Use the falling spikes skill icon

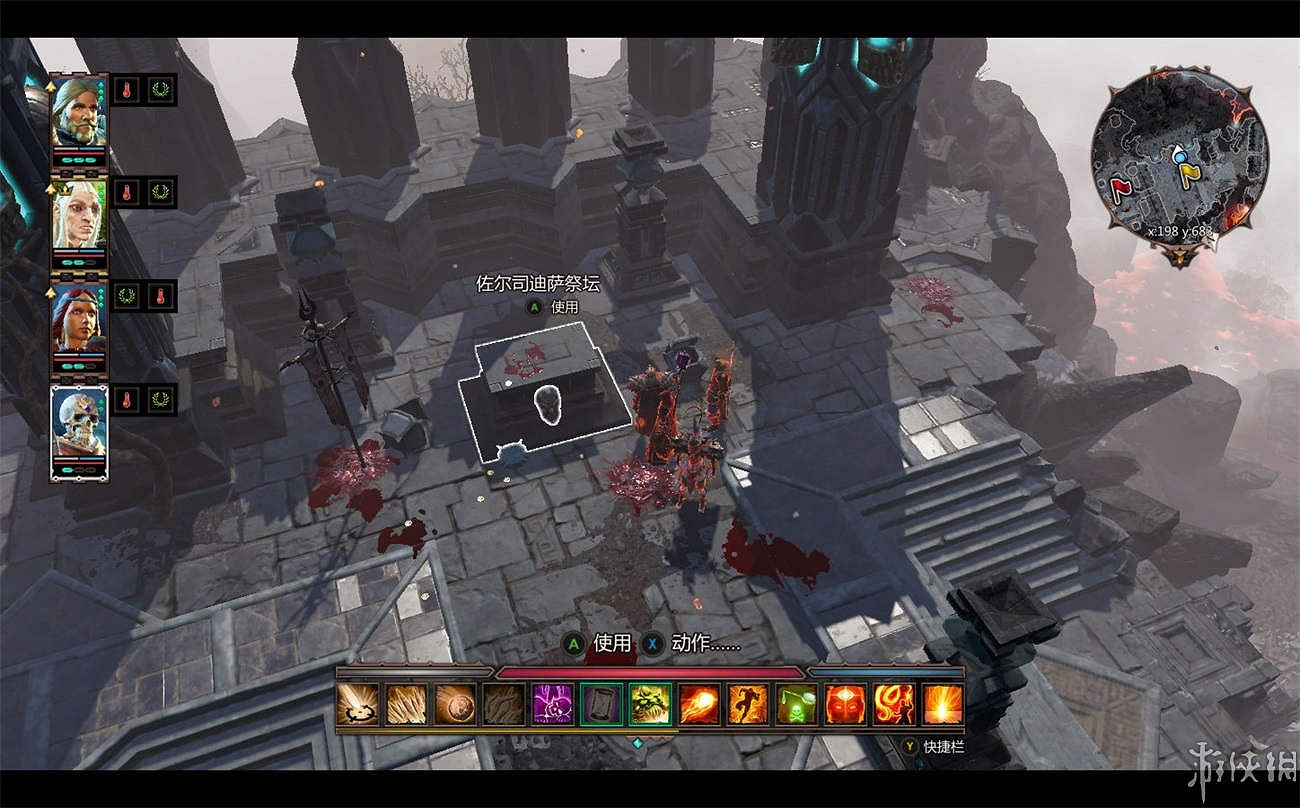(406, 704)
